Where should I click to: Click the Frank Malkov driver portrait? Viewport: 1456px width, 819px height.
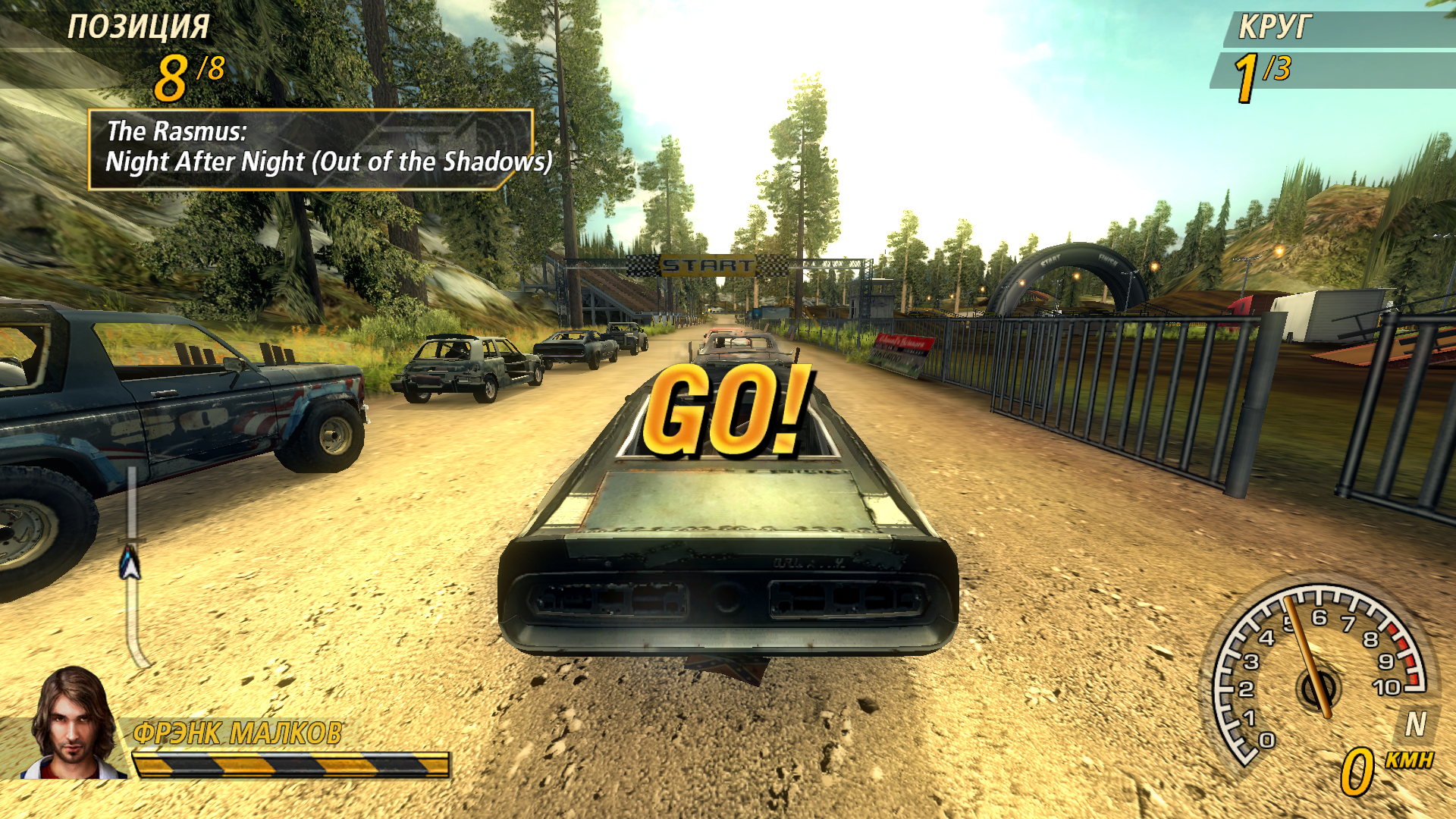pyautogui.click(x=72, y=724)
